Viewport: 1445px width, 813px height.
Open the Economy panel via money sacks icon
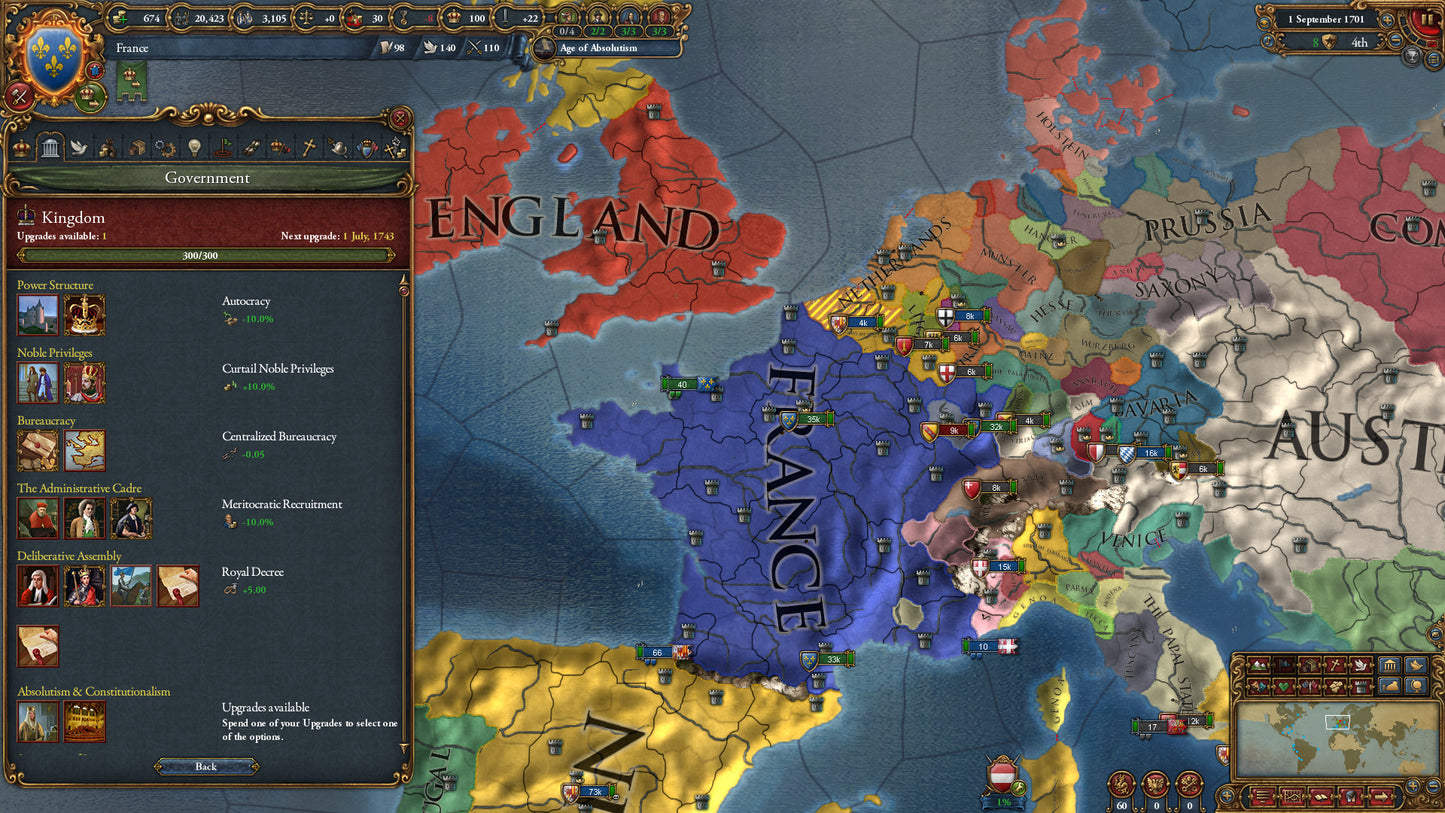107,147
